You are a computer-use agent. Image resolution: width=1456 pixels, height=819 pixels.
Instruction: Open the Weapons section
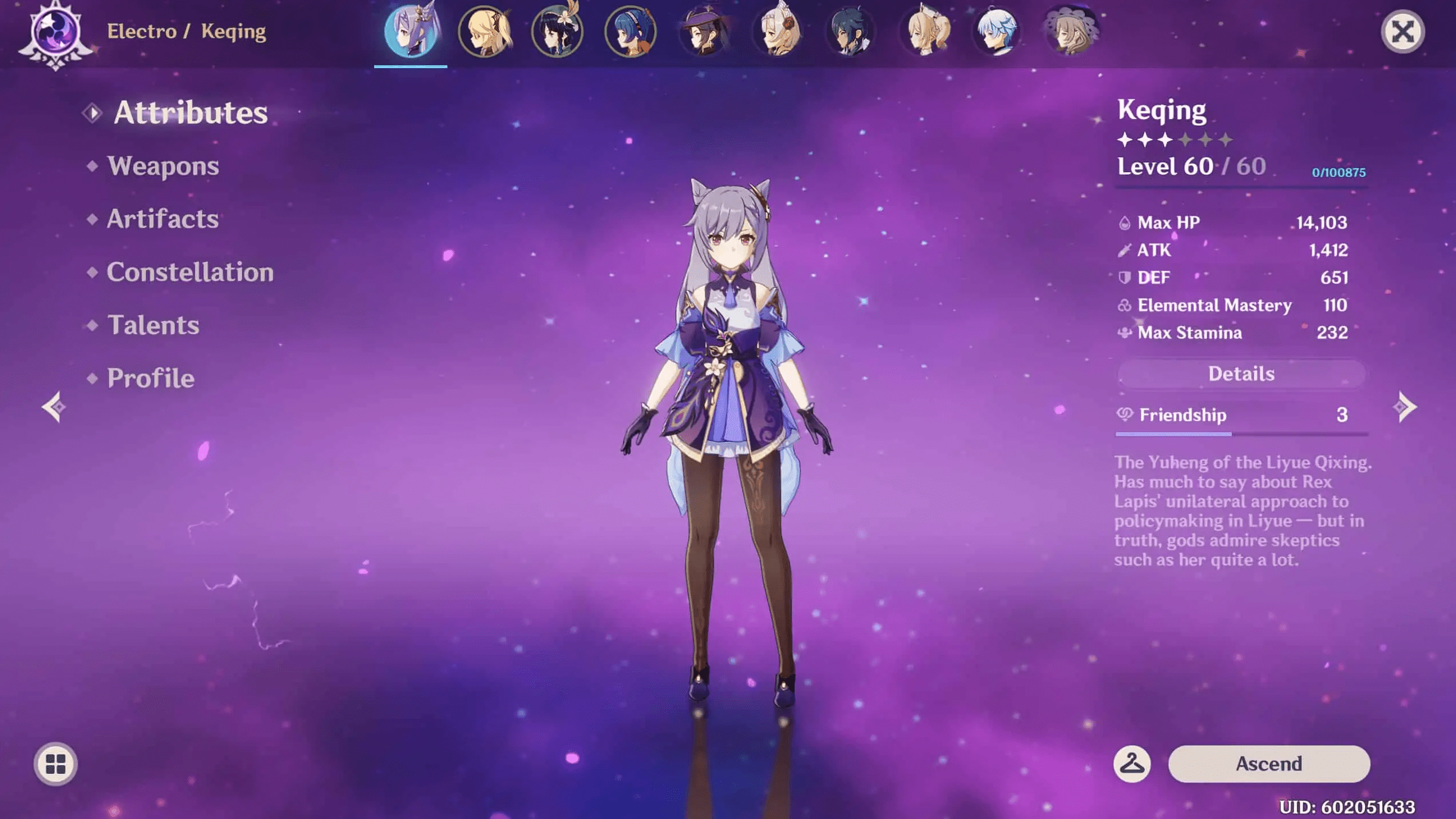click(163, 166)
